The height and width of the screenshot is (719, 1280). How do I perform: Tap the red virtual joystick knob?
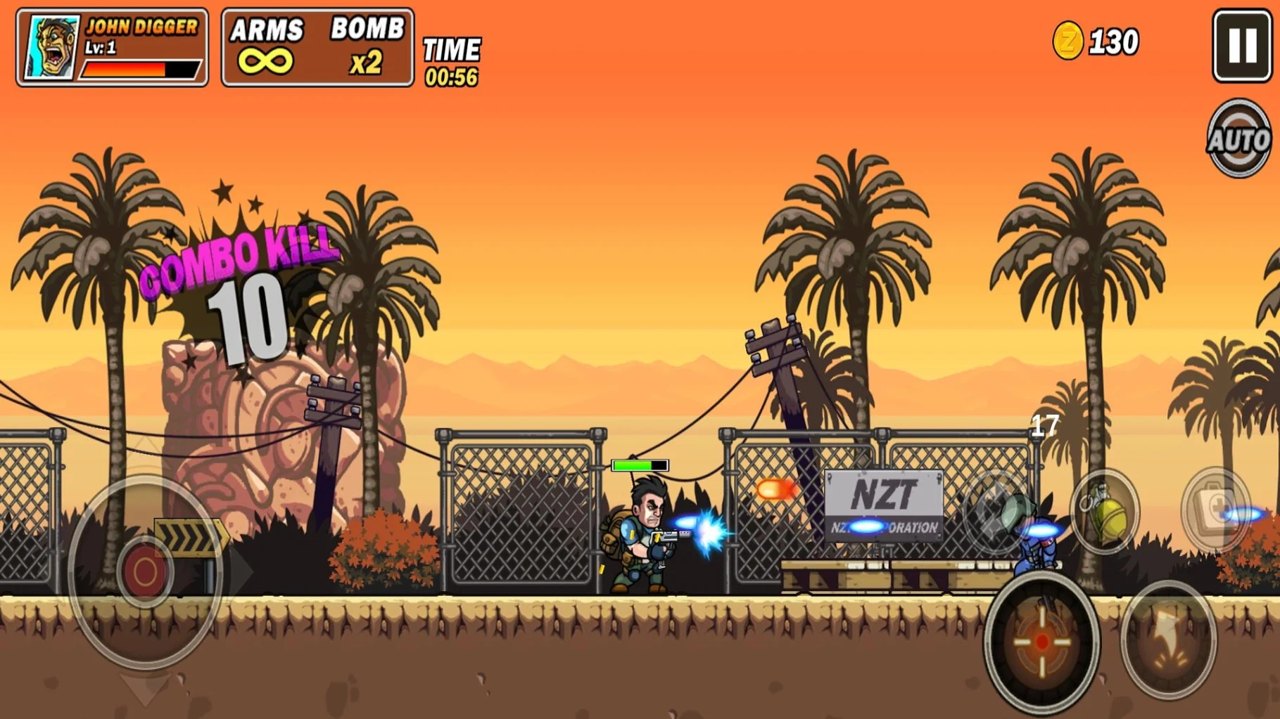click(146, 571)
